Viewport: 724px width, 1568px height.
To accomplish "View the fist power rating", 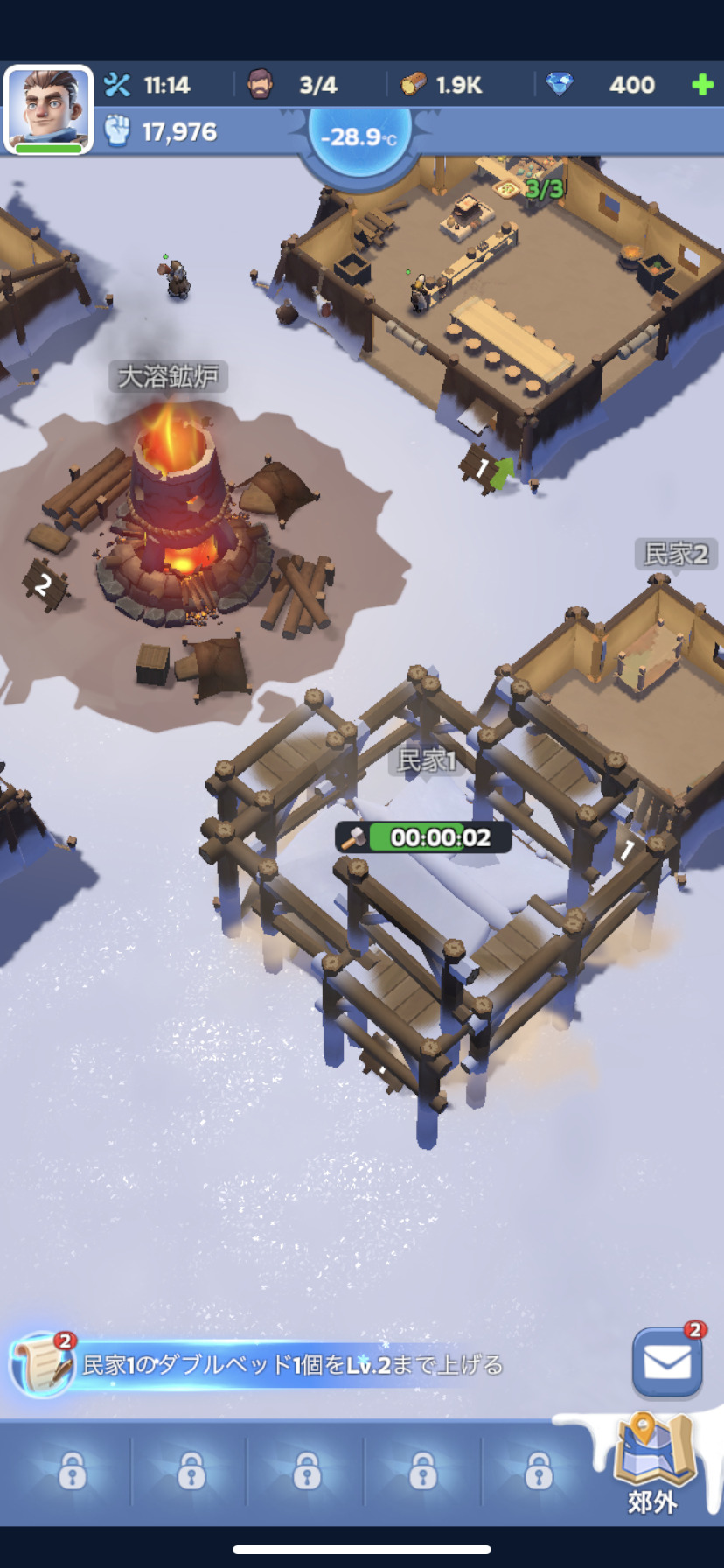I will 162,132.
